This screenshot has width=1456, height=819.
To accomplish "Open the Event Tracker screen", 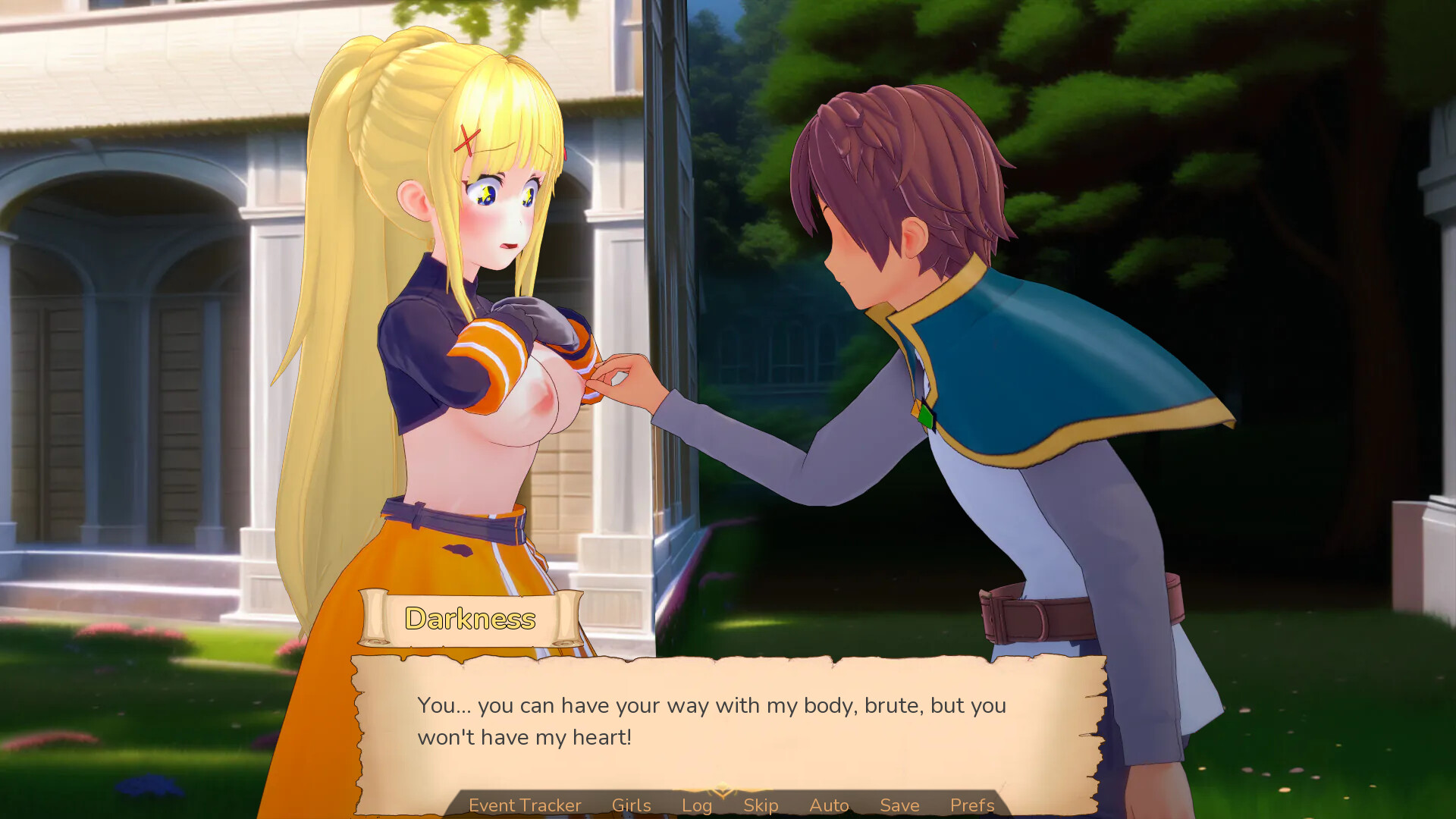I will (x=524, y=805).
